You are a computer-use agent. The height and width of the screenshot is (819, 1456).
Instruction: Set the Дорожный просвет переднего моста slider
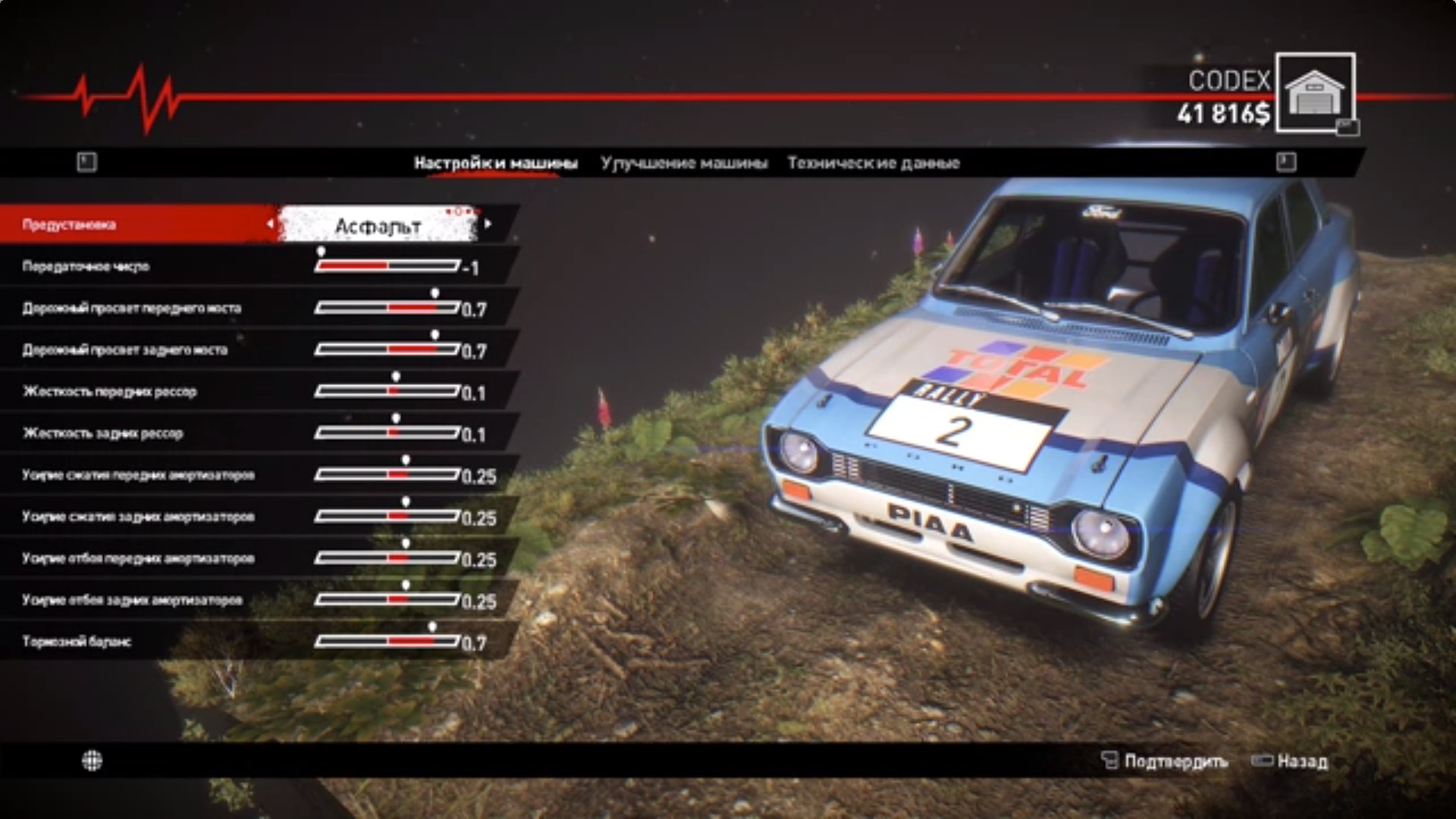tap(387, 308)
